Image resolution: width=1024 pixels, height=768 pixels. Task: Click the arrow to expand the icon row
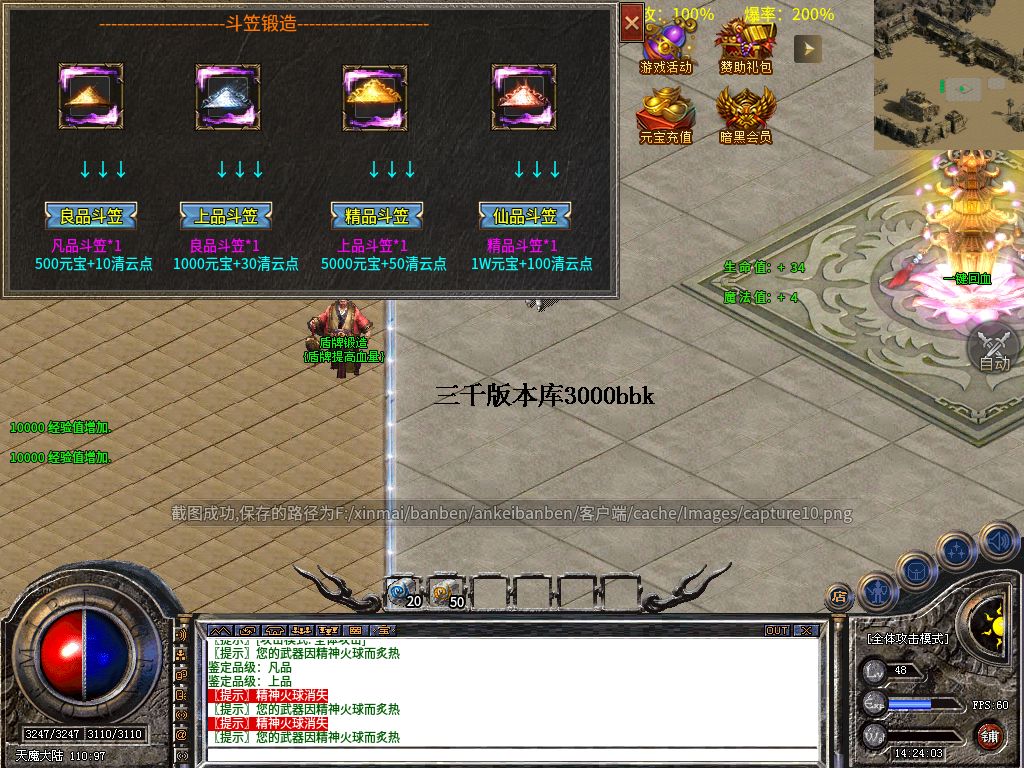click(x=808, y=48)
